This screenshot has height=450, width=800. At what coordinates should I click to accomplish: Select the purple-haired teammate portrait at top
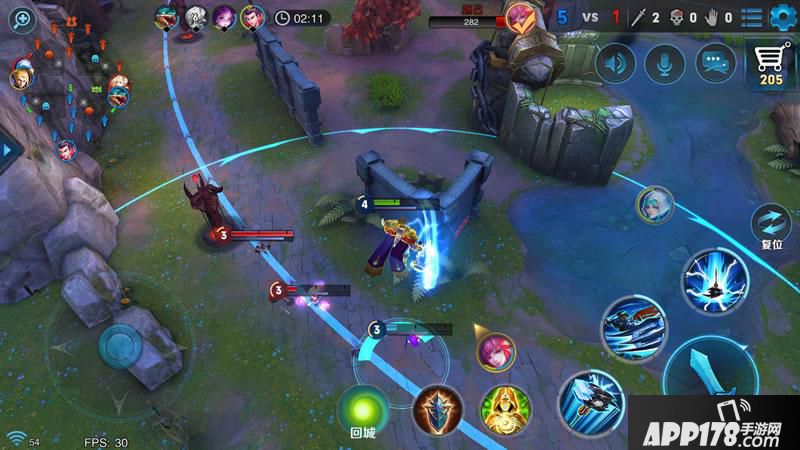(x=224, y=18)
